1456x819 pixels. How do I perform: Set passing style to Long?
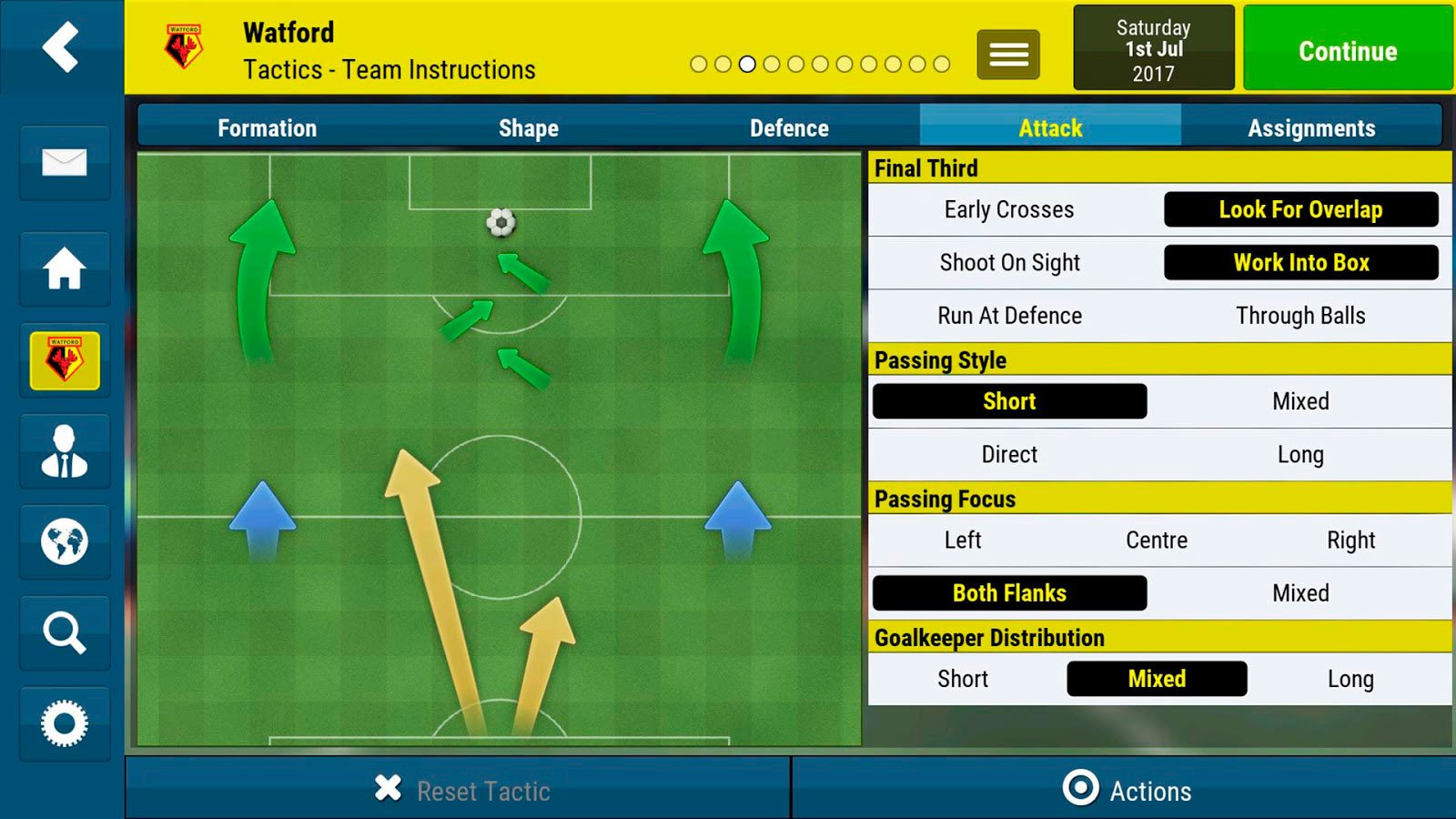tap(1300, 454)
